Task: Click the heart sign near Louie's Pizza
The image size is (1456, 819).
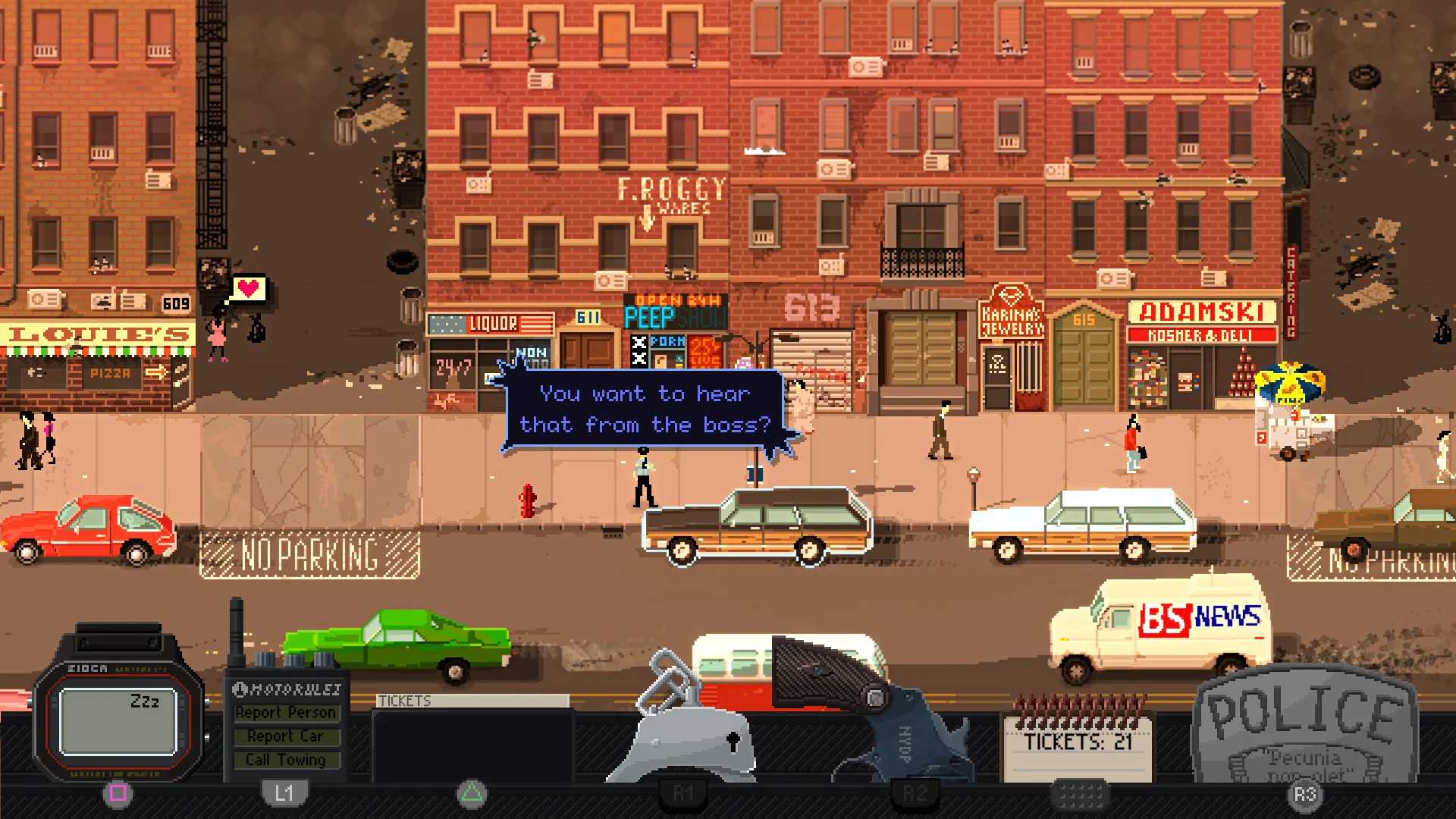Action: 247,289
